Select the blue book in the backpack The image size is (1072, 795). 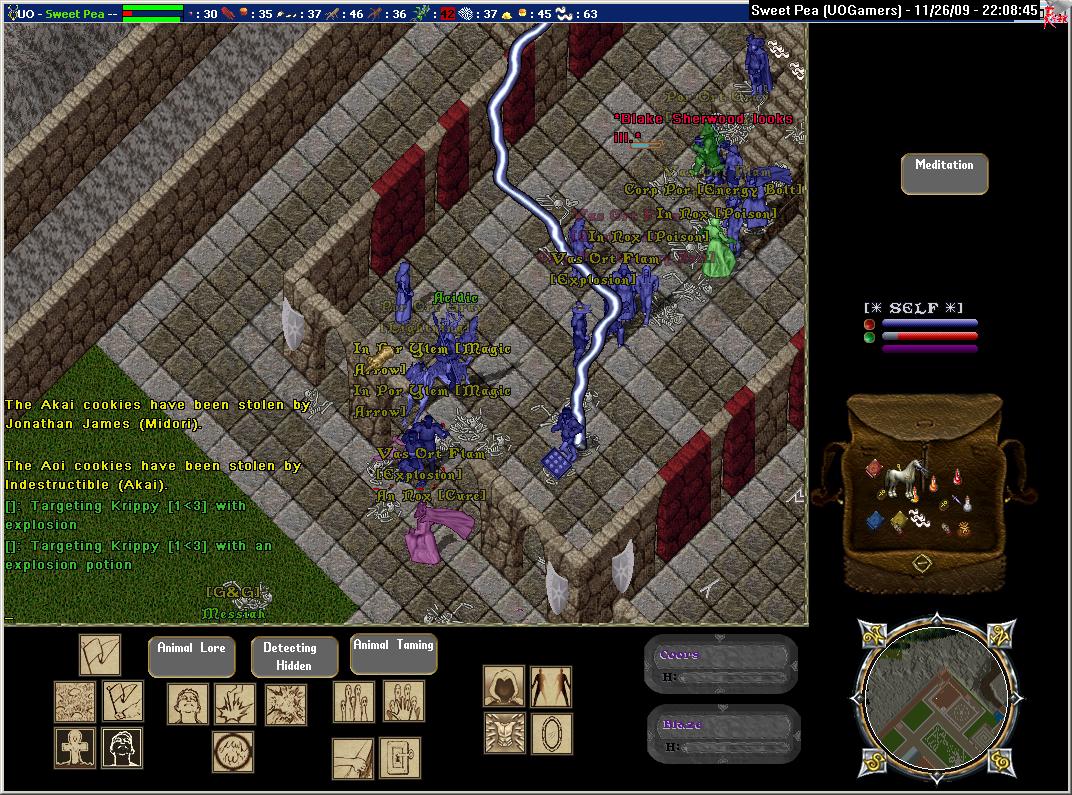pos(876,520)
